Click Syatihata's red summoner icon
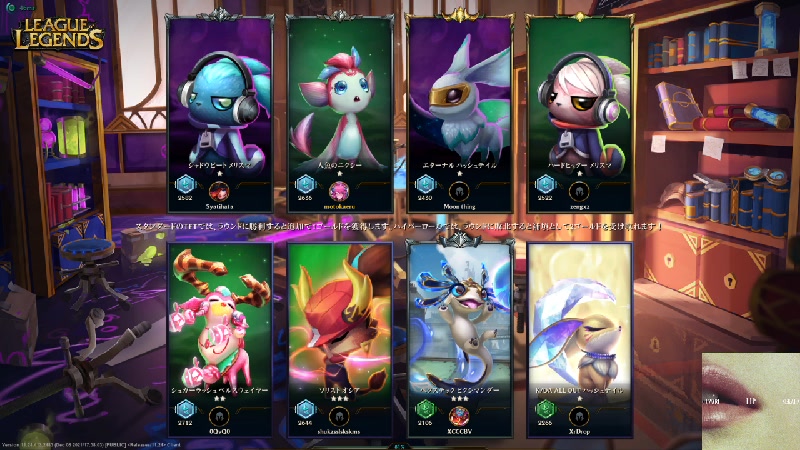800x450 pixels. pos(218,190)
